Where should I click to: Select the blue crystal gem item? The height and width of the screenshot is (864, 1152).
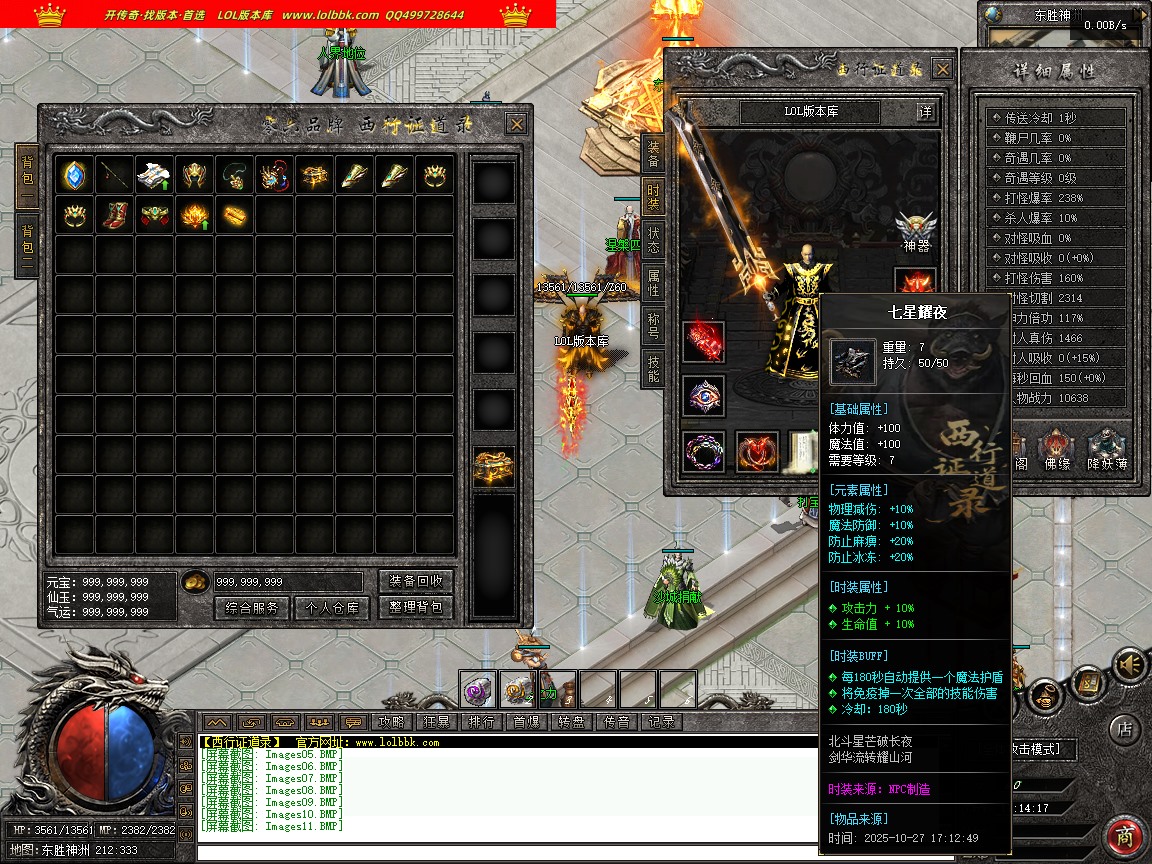[x=75, y=174]
